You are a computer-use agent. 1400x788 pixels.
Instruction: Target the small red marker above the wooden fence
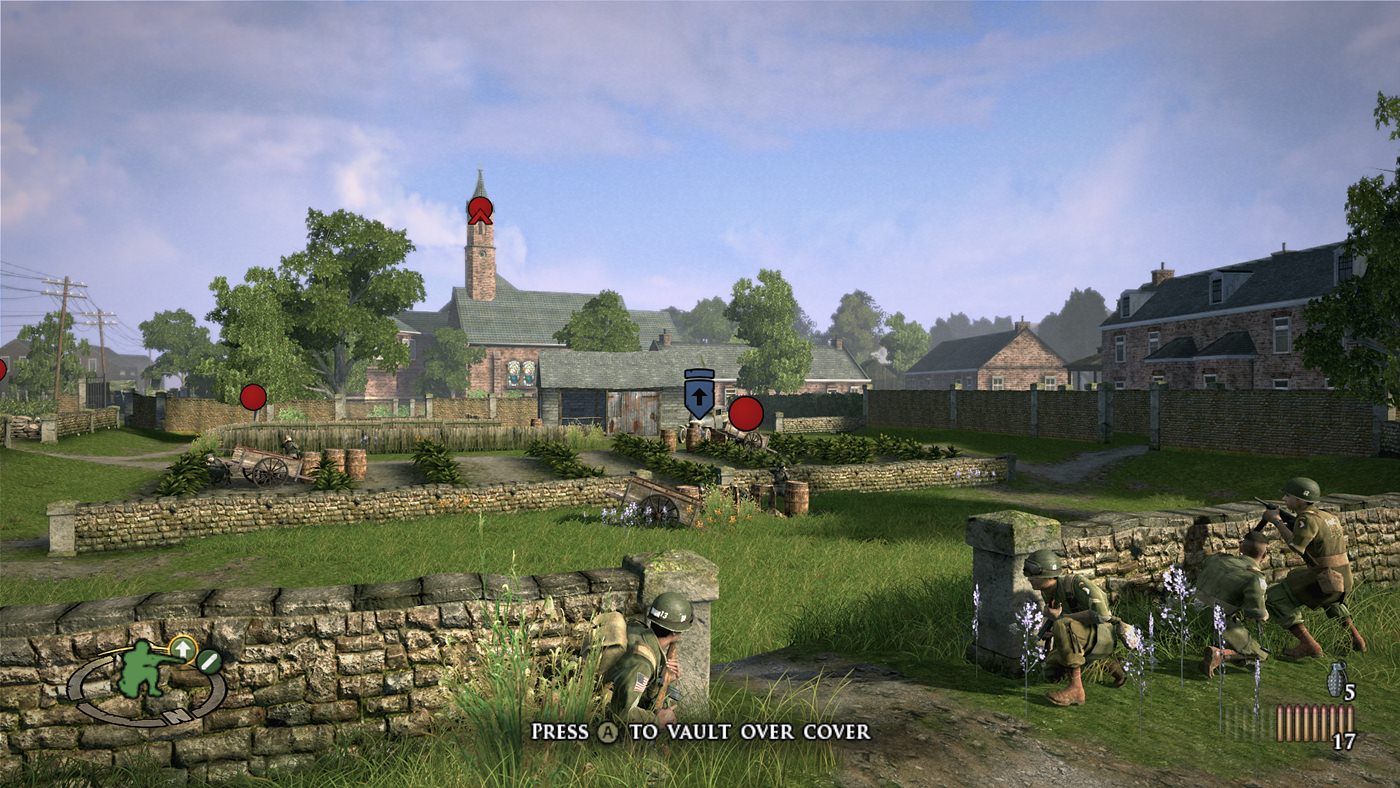253,397
